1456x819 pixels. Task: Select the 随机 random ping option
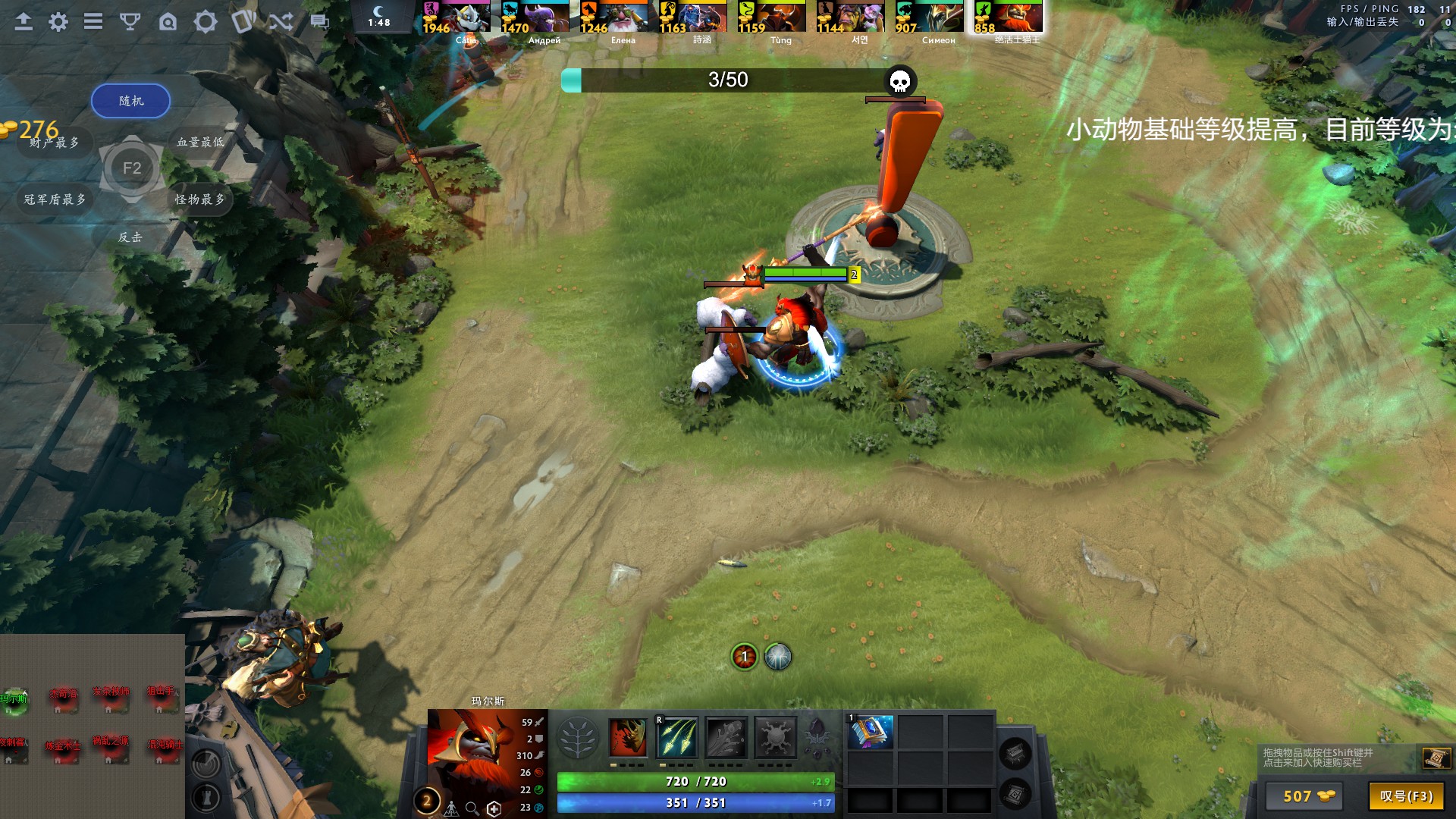(130, 100)
